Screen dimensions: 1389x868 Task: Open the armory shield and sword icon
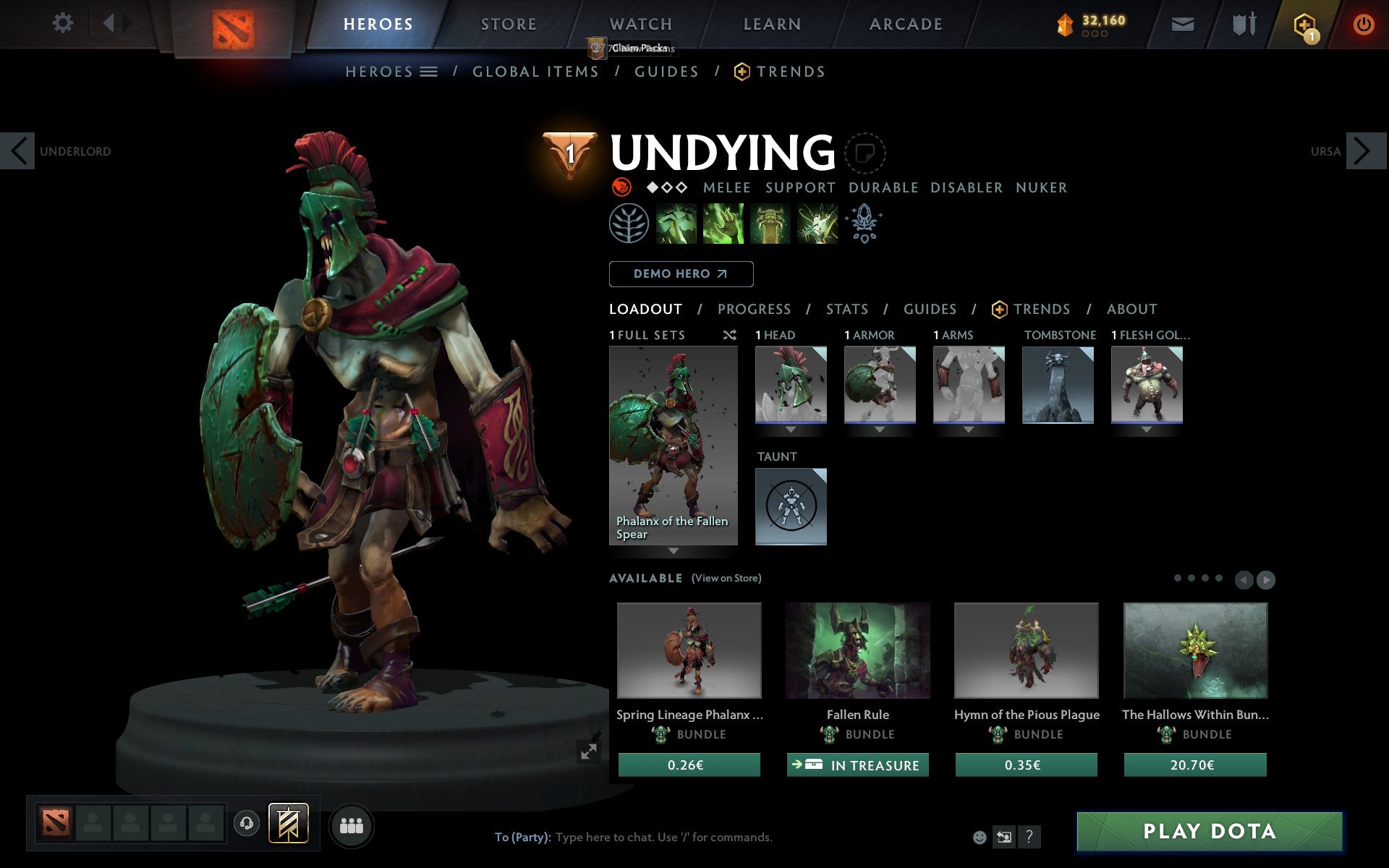pyautogui.click(x=1246, y=23)
